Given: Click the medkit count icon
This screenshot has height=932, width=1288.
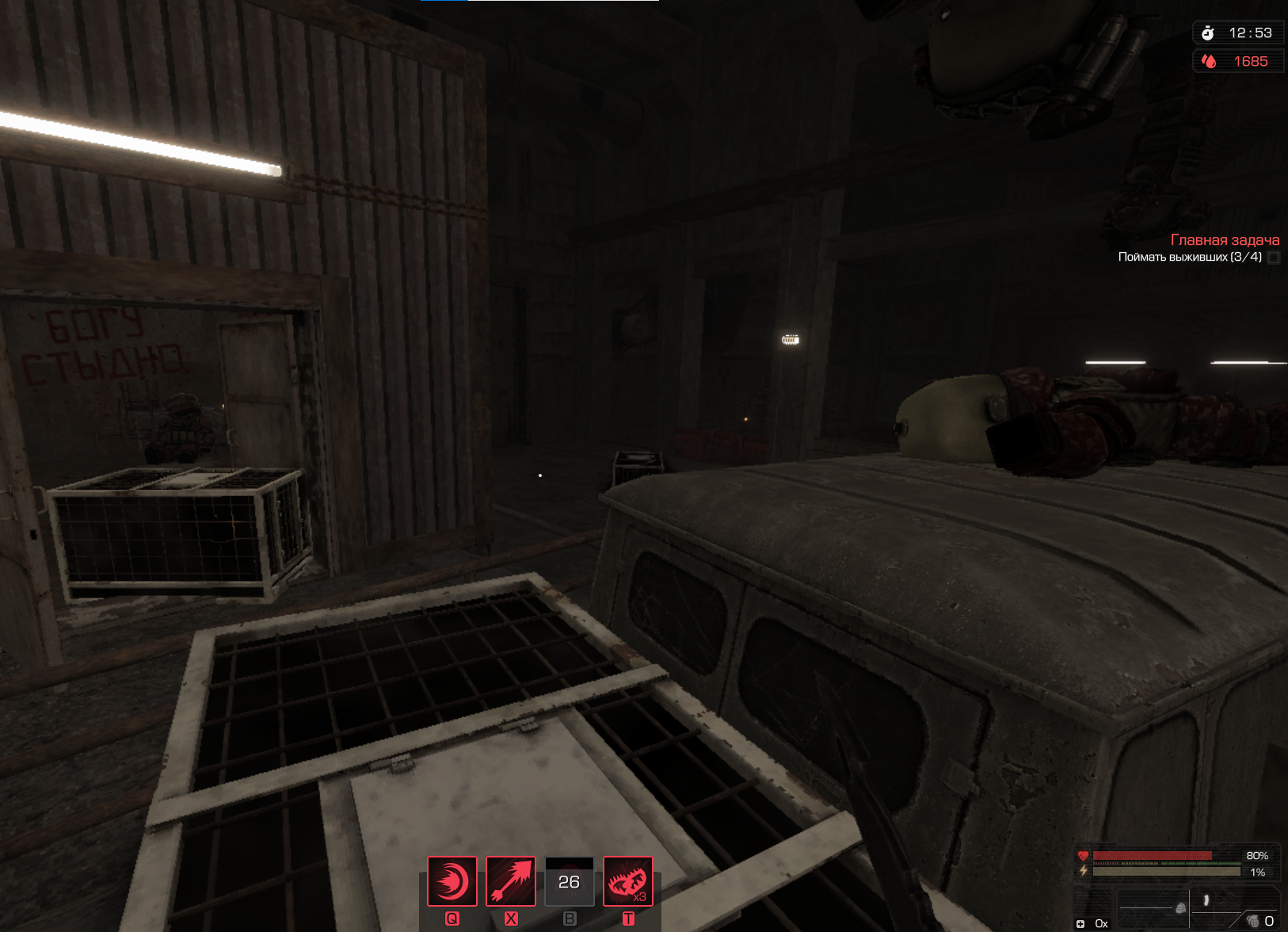Looking at the screenshot, I should pos(1080,923).
